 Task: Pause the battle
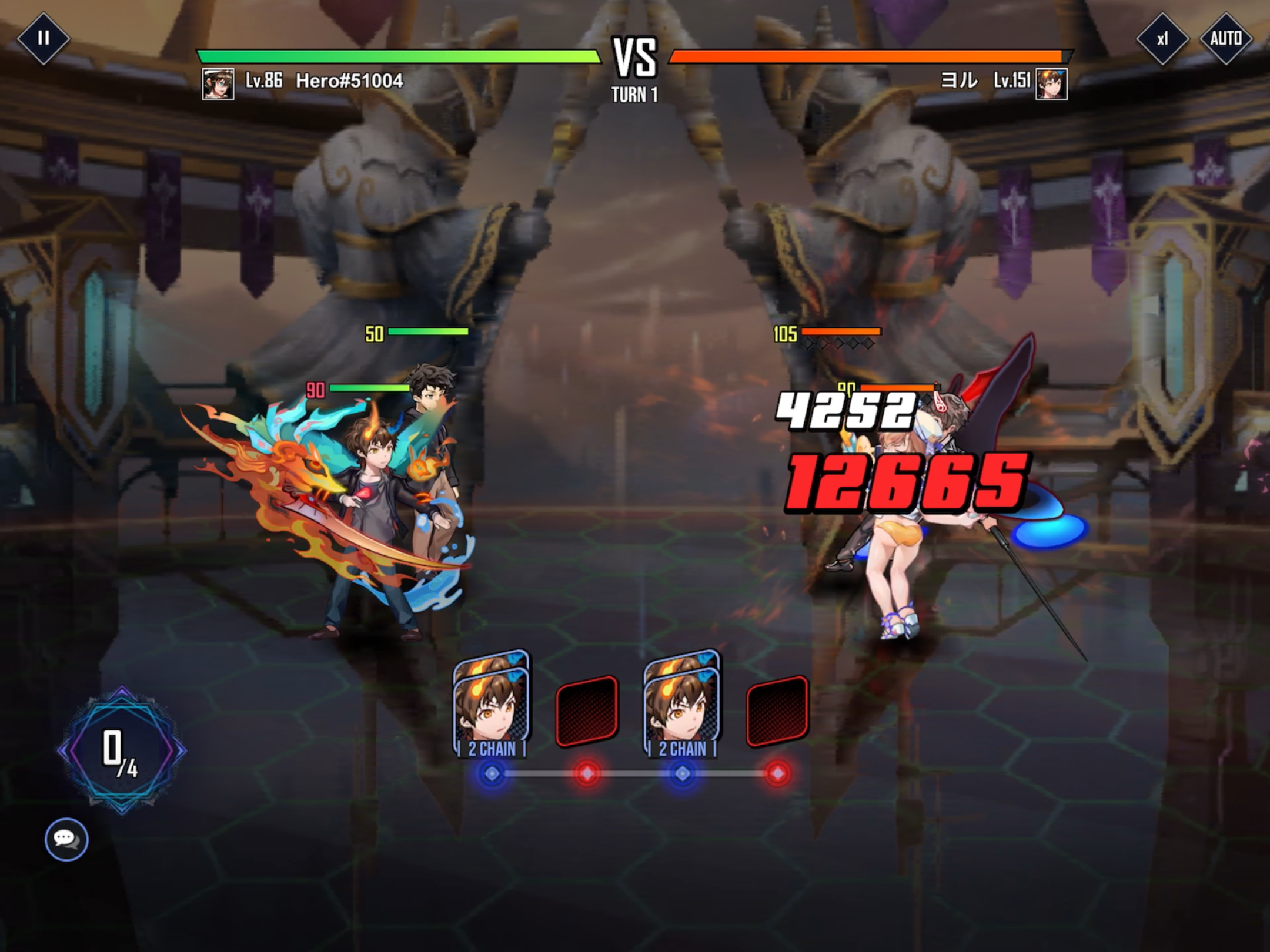tap(43, 39)
